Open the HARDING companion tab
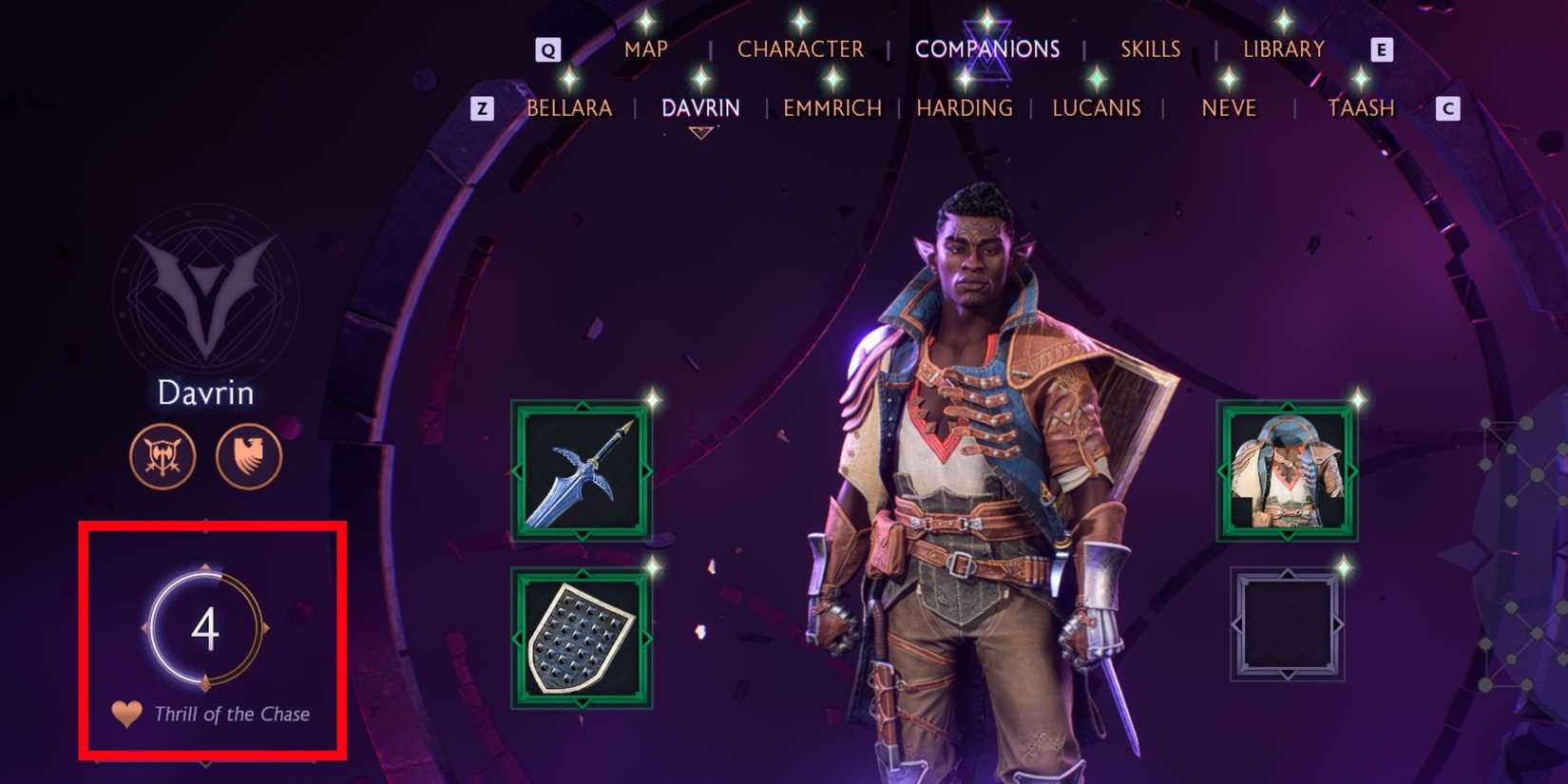 964,108
